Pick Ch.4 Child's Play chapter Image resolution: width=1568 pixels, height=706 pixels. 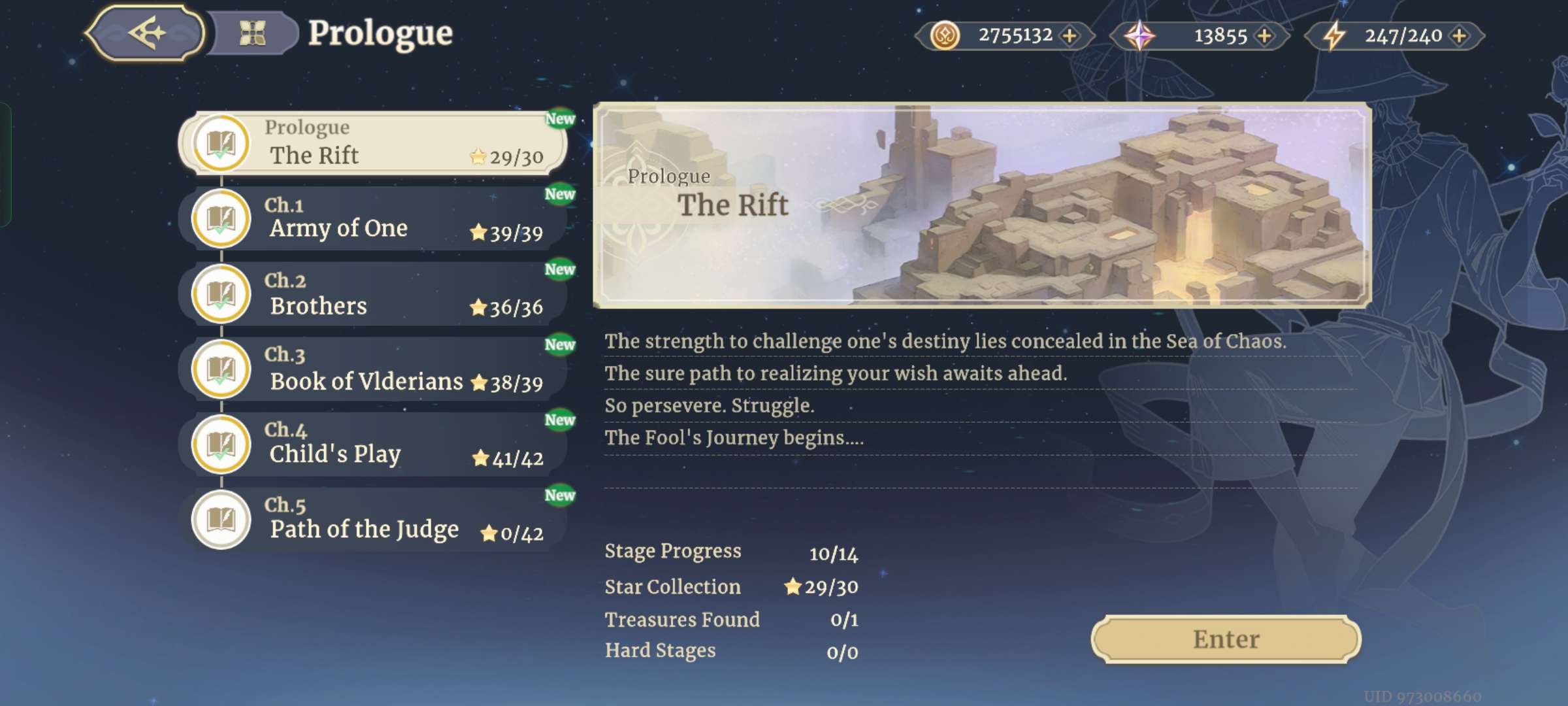click(x=372, y=444)
